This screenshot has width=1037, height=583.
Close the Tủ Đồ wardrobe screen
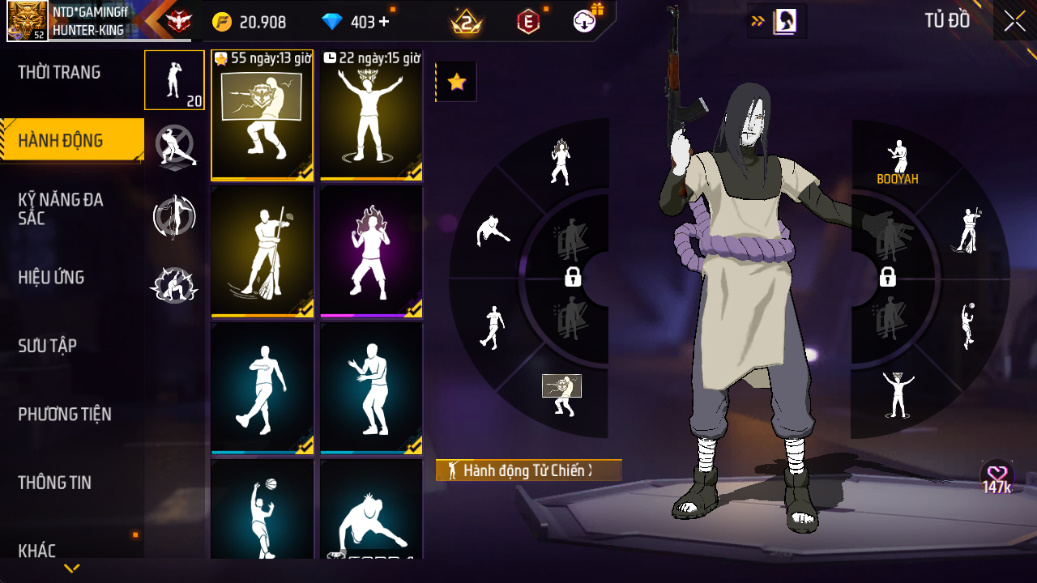[x=1014, y=22]
